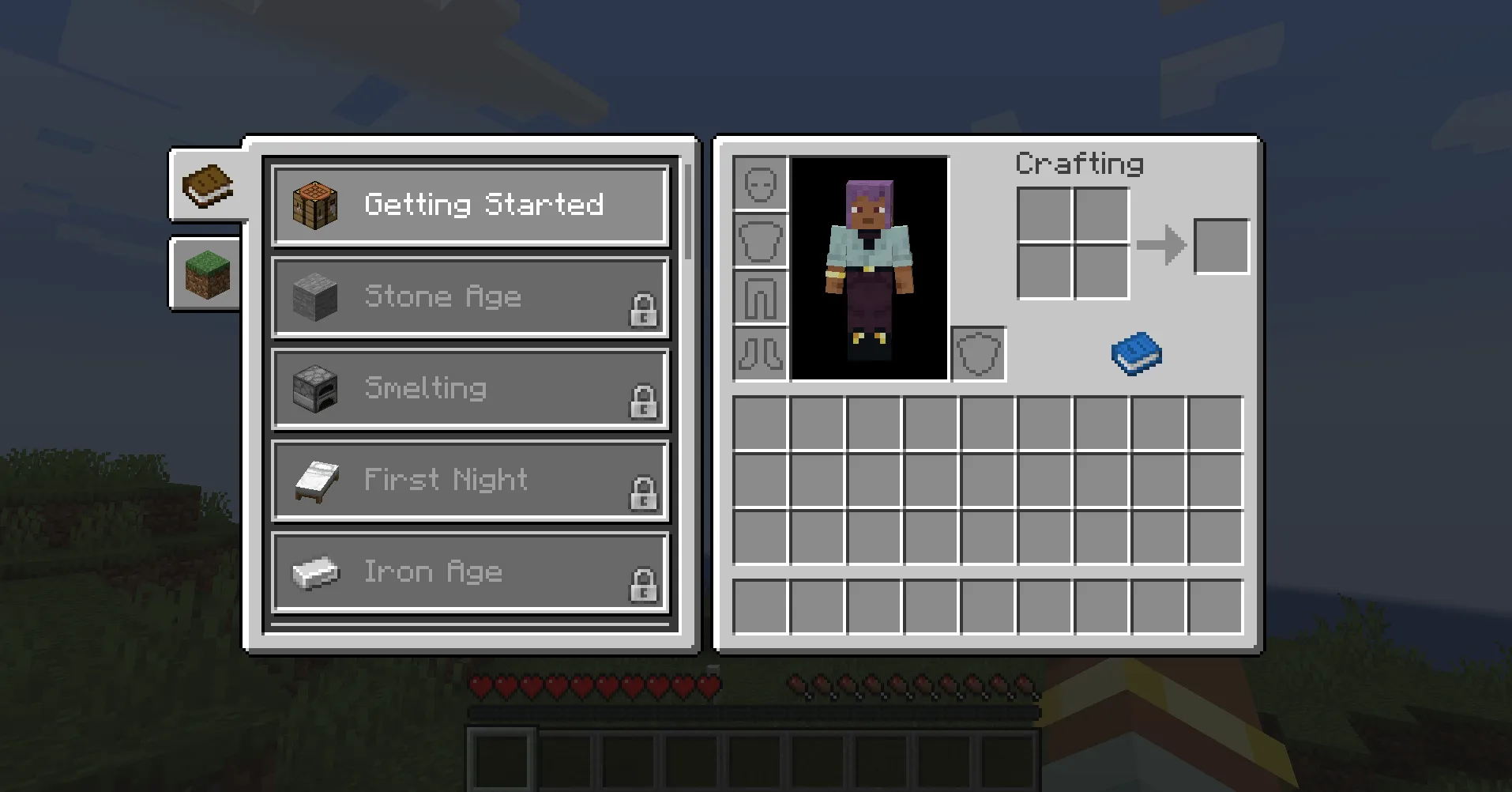Click the furnace icon next to Smelting
Screen dimensions: 1512x792
click(x=314, y=388)
